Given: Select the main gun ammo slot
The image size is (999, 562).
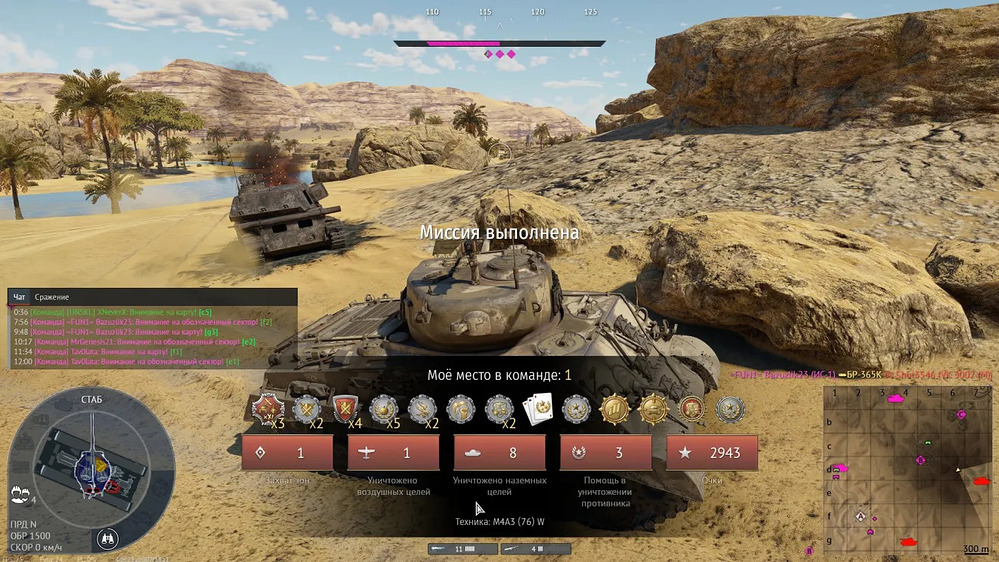Looking at the screenshot, I should [x=456, y=549].
